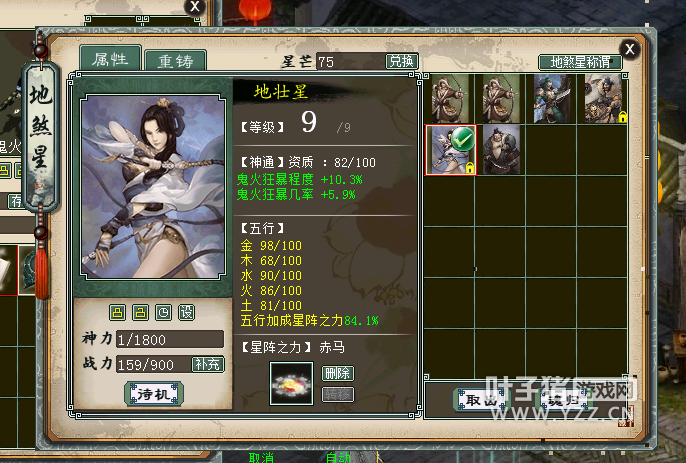Click the grayed-out button below 删除
This screenshot has height=463, width=686.
(338, 394)
